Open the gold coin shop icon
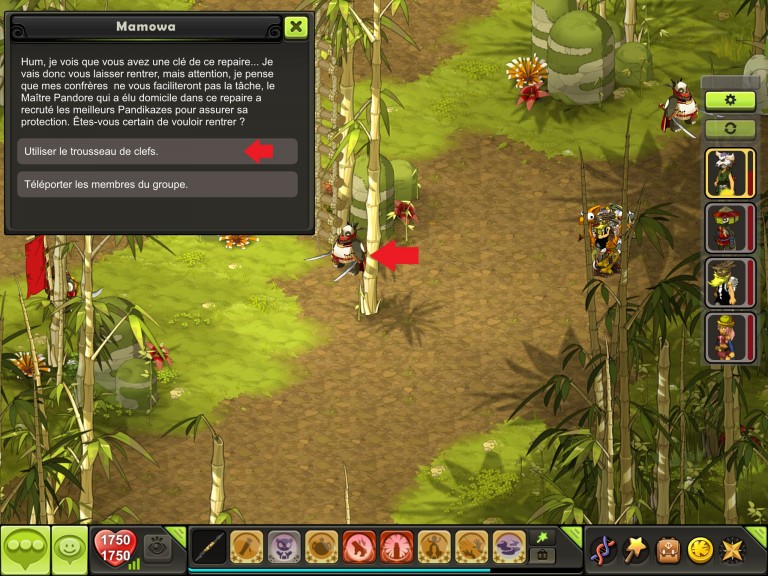The height and width of the screenshot is (576, 768). pyautogui.click(x=700, y=549)
